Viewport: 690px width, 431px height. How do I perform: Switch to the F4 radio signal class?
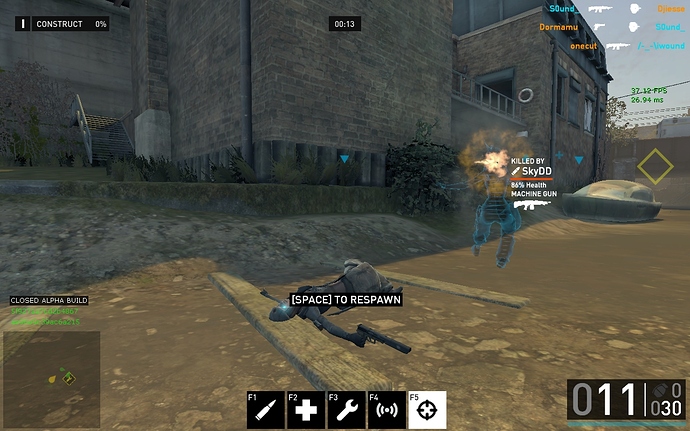(x=386, y=410)
